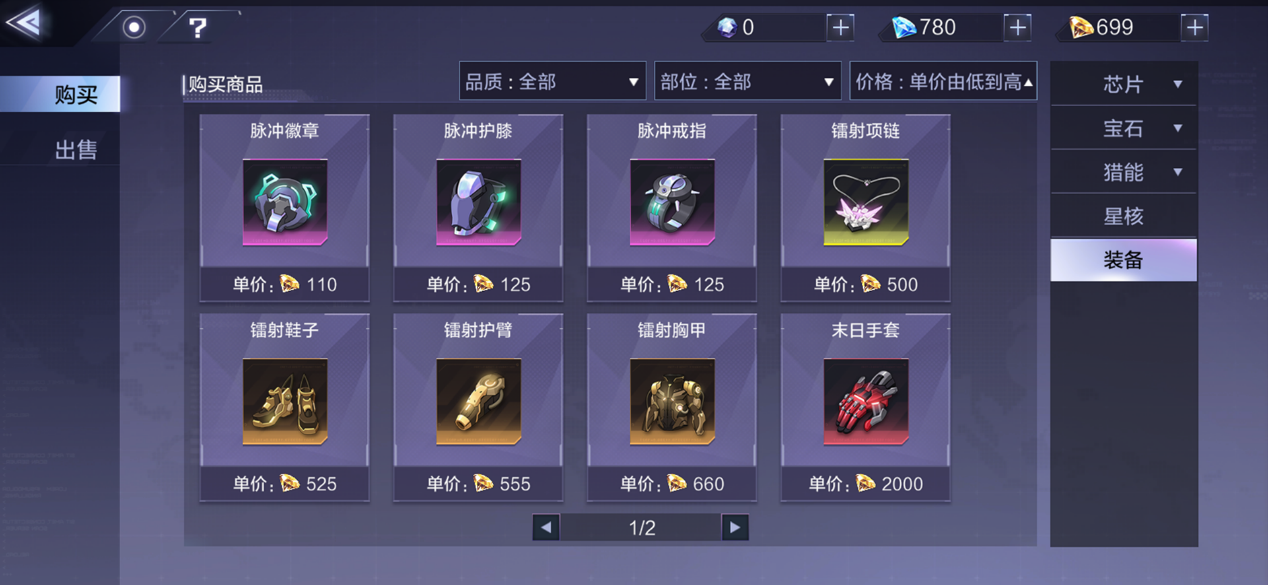The width and height of the screenshot is (1268, 585).
Task: Select the 镭射护臂 armguard item
Action: (x=478, y=406)
